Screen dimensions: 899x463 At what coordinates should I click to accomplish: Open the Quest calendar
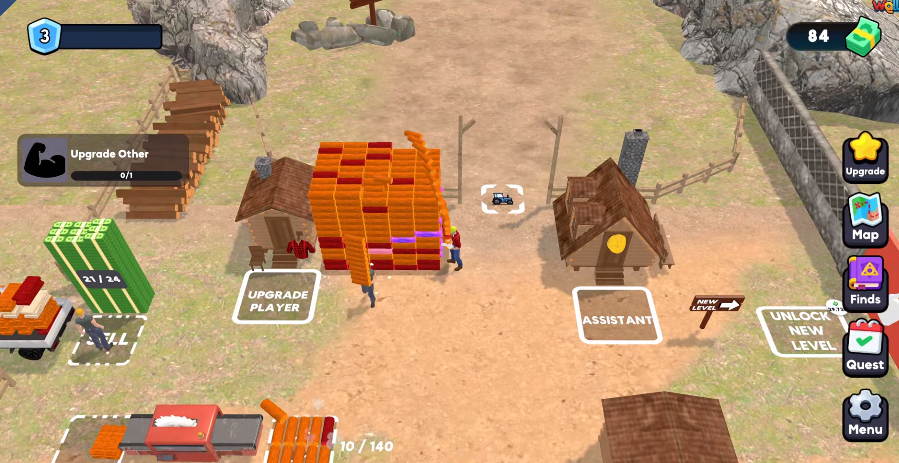[865, 347]
